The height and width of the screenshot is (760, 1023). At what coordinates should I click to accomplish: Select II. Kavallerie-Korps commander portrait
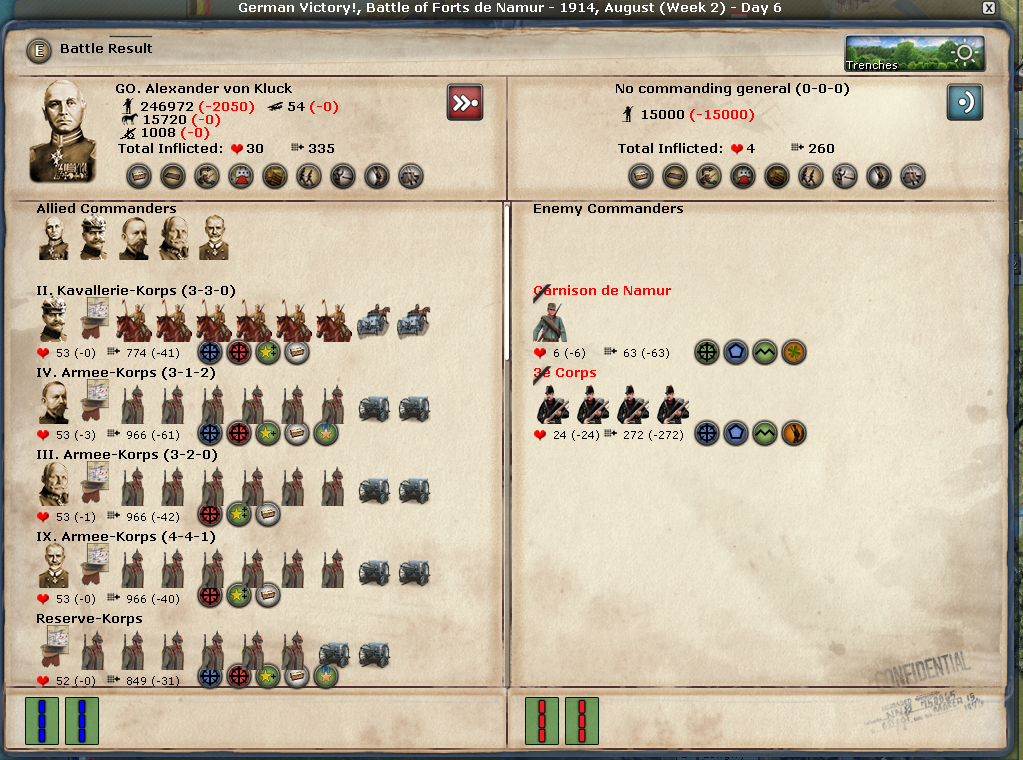coord(54,322)
